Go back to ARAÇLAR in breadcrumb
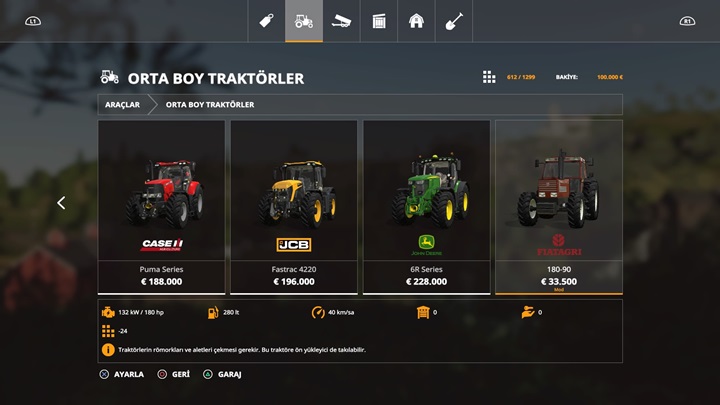 click(x=122, y=104)
